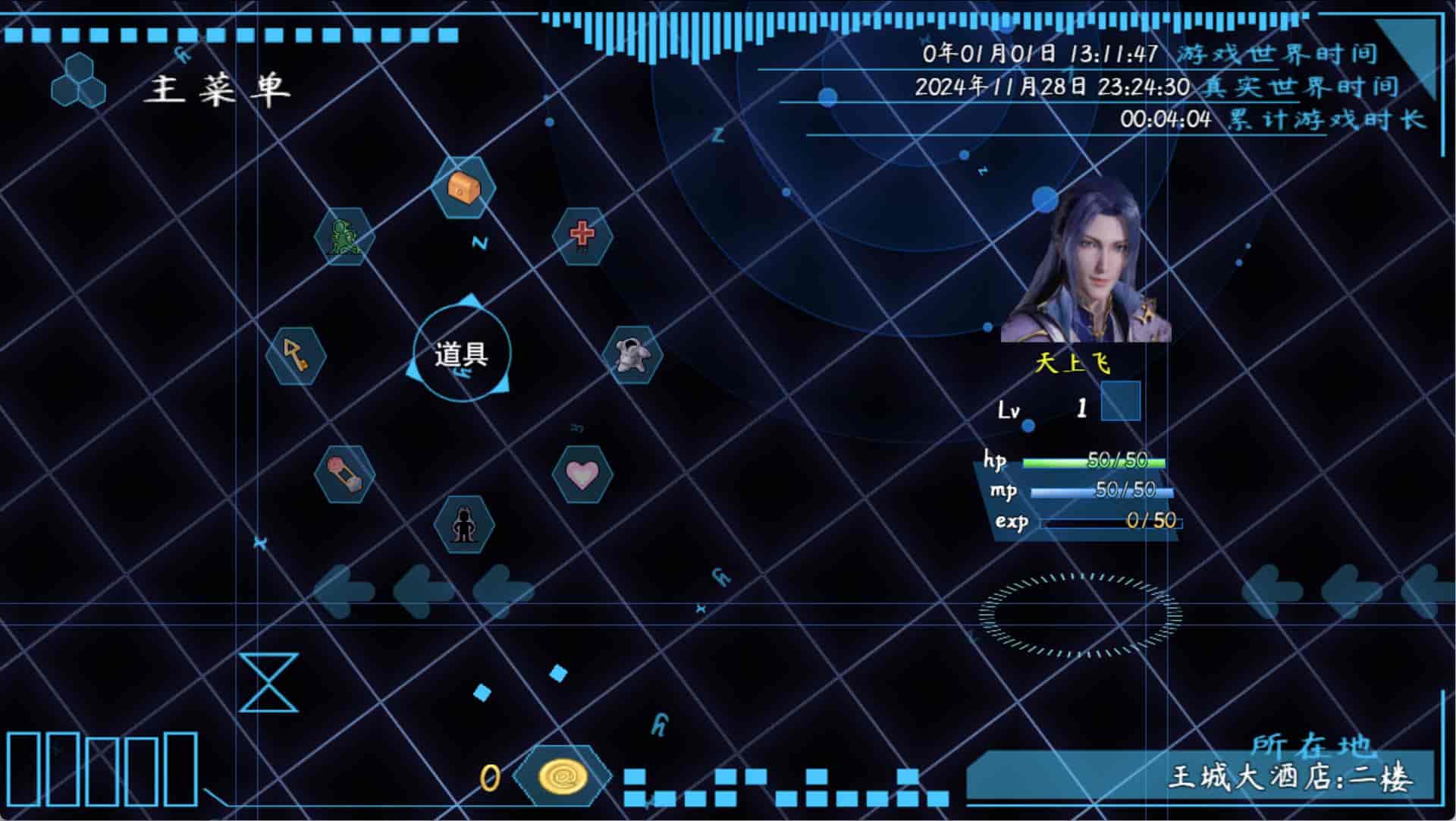
Task: Click the pink heart hexagon icon
Action: (582, 474)
